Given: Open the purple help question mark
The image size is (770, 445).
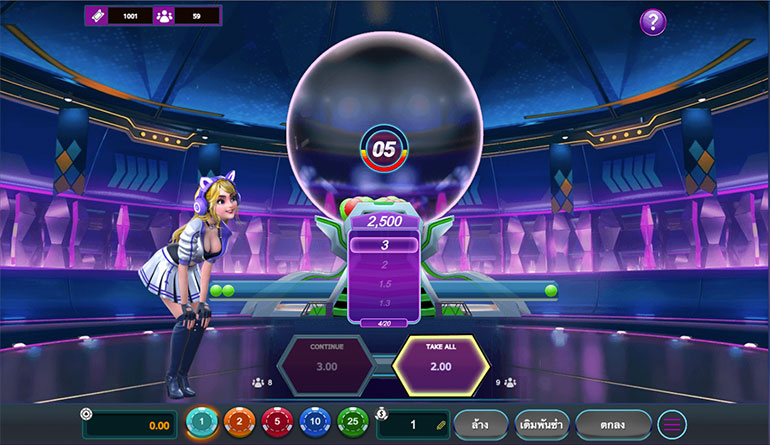Looking at the screenshot, I should point(652,21).
